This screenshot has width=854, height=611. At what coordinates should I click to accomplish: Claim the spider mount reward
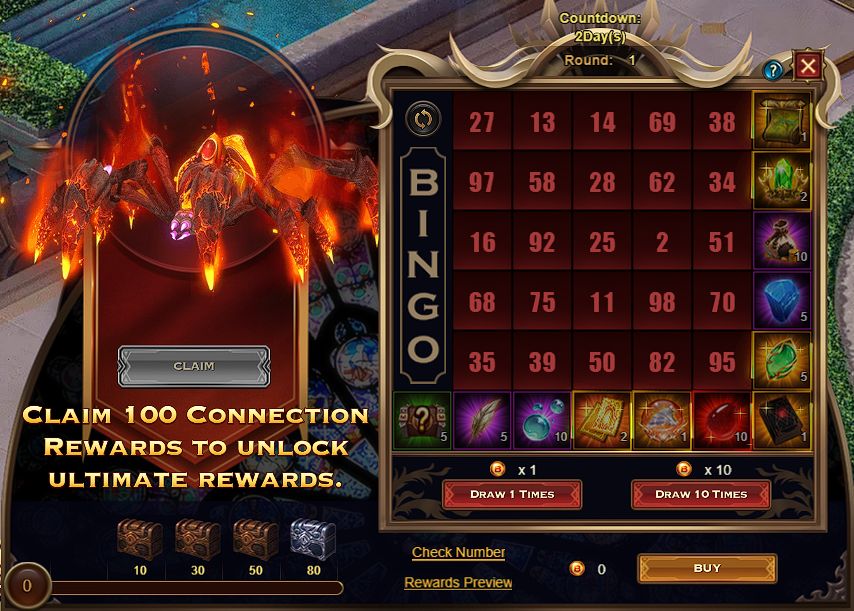(x=193, y=366)
